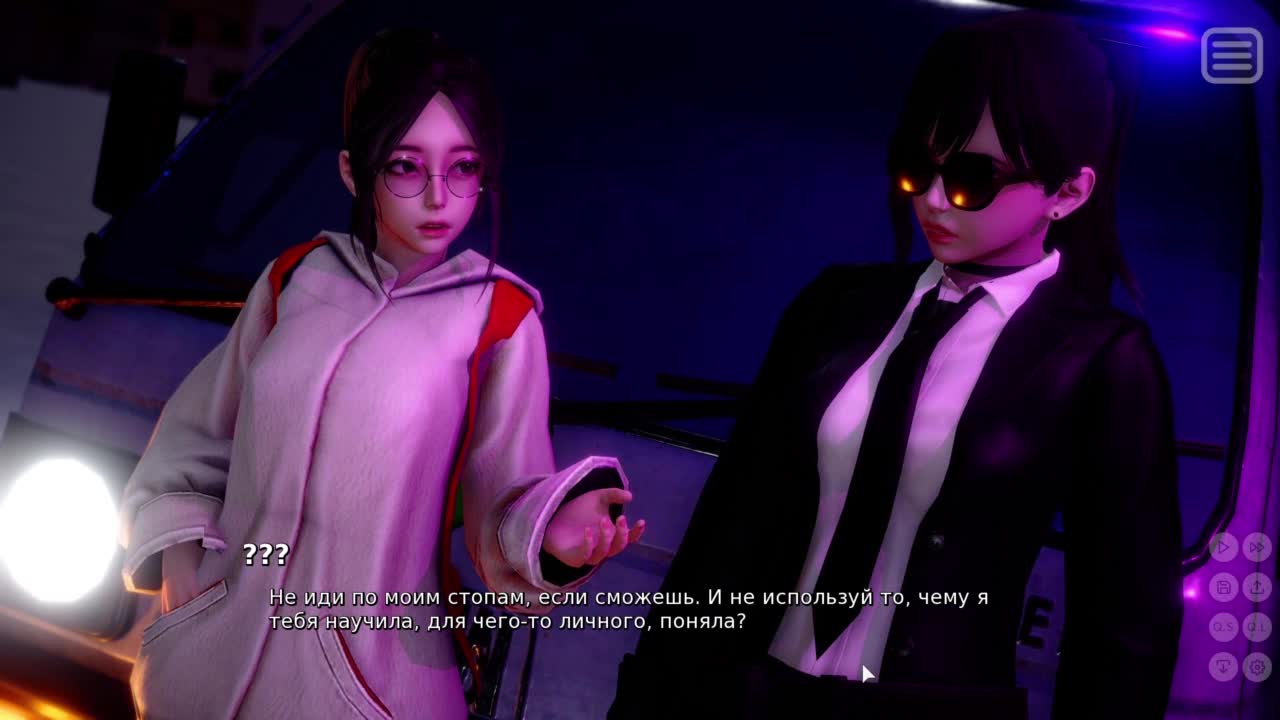Advance the dialogue by clicking the Russian text

tap(628, 609)
